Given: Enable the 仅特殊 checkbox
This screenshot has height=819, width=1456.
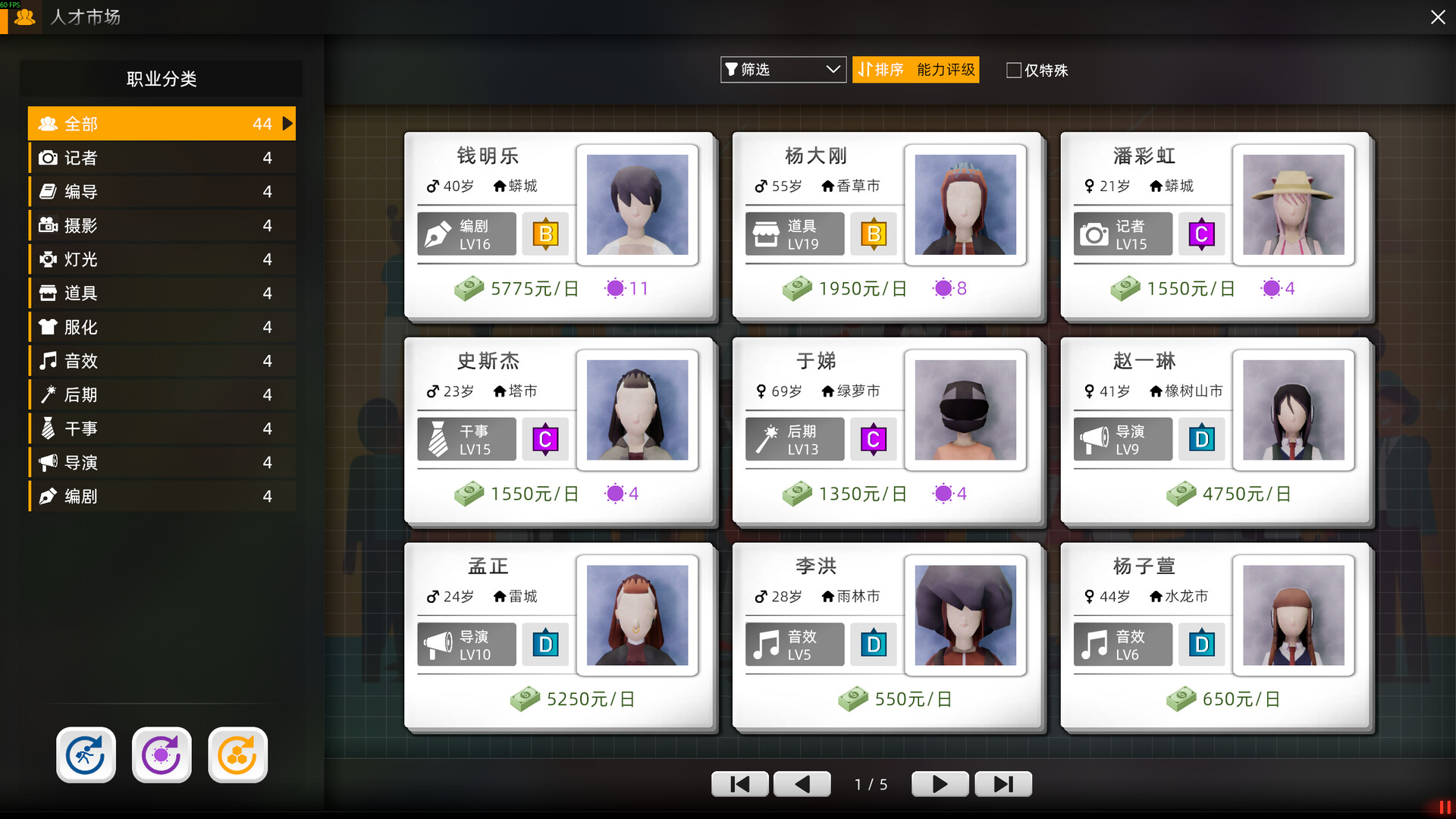Looking at the screenshot, I should pos(1013,70).
